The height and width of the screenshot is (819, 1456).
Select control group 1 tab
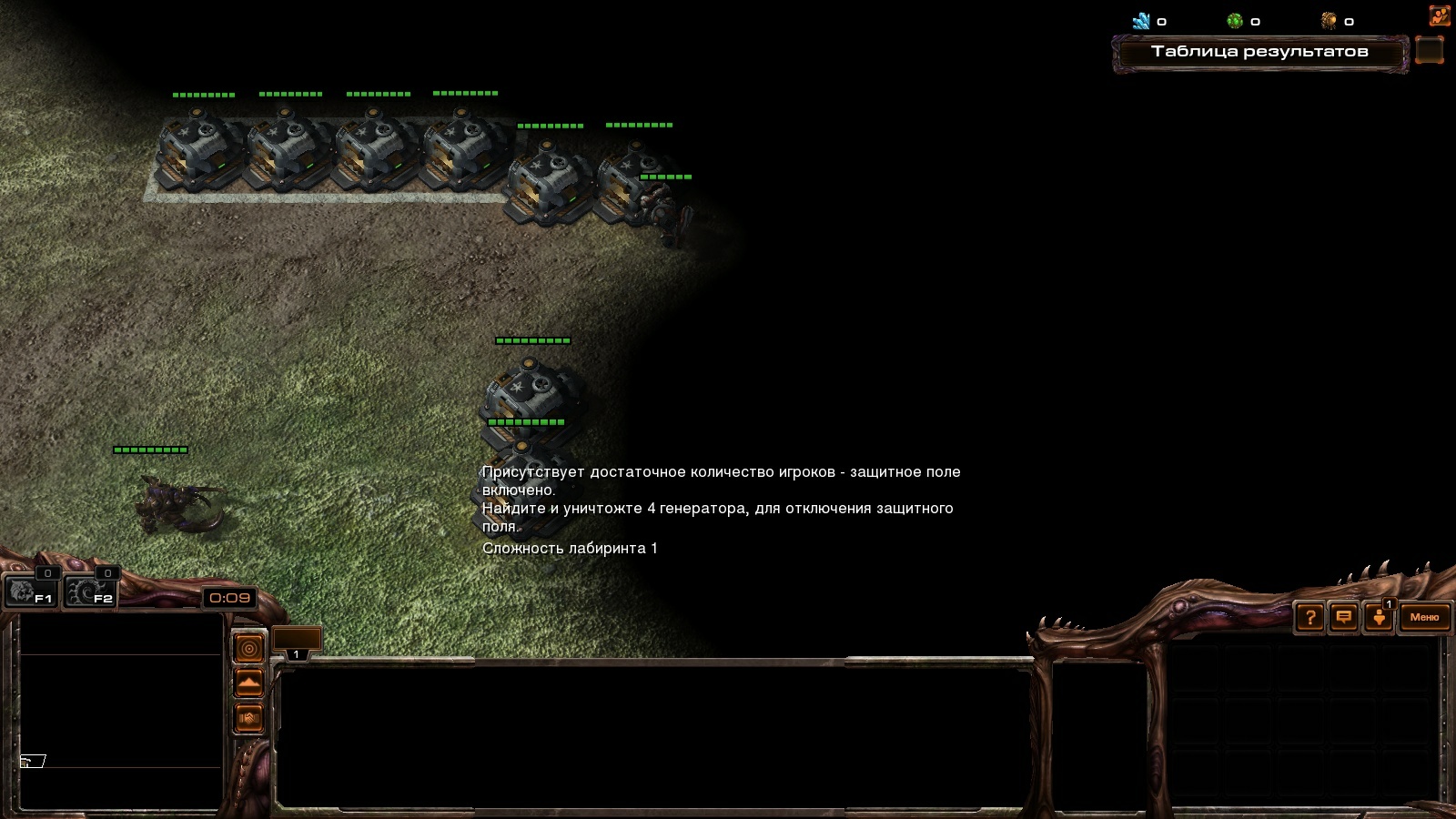[x=297, y=642]
